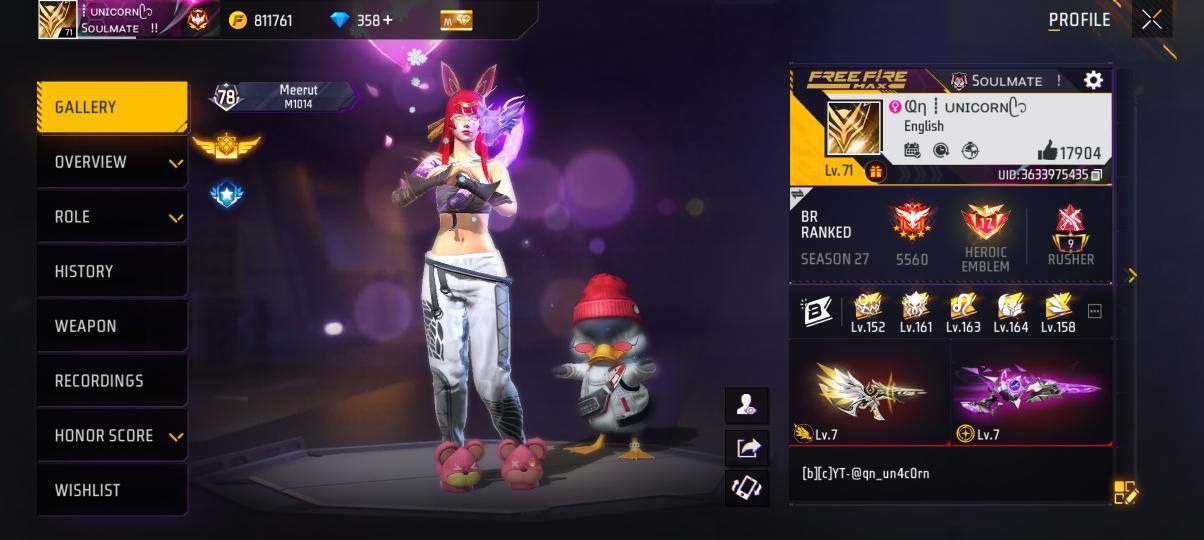1204x540 pixels.
Task: Select the purple Lv.7 weapon skin
Action: [x=1030, y=392]
